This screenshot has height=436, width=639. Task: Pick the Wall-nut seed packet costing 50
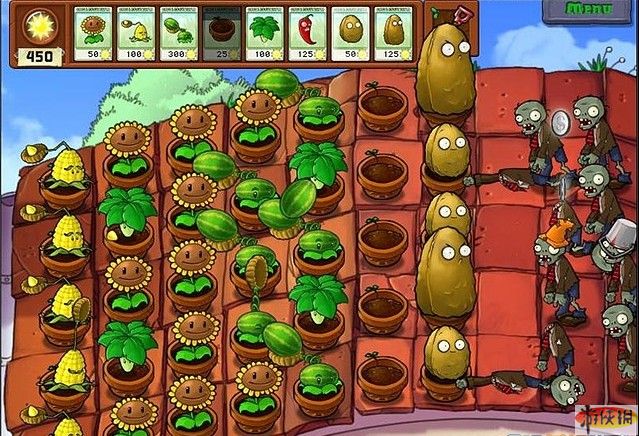click(x=349, y=34)
